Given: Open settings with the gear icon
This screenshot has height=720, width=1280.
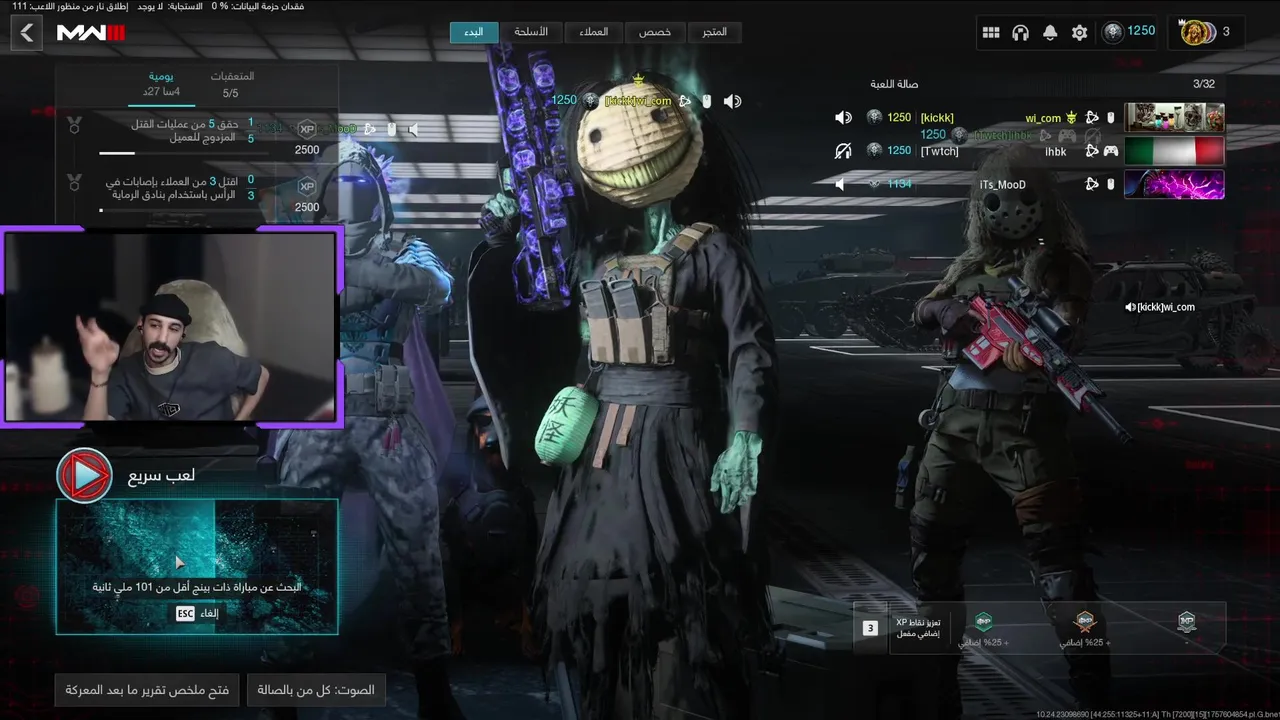Looking at the screenshot, I should click(1079, 33).
